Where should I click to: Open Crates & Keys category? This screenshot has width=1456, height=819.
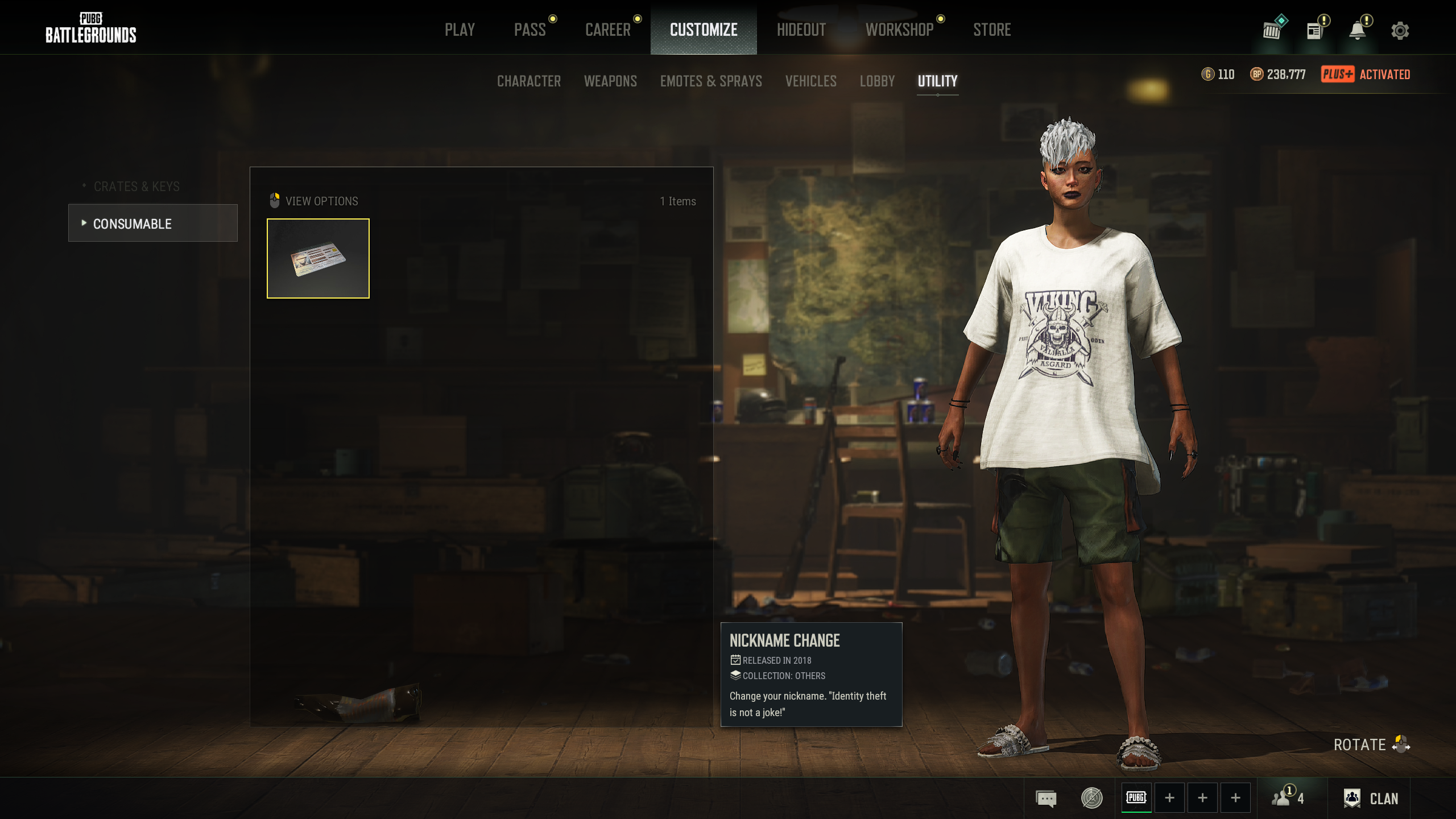pos(136,187)
